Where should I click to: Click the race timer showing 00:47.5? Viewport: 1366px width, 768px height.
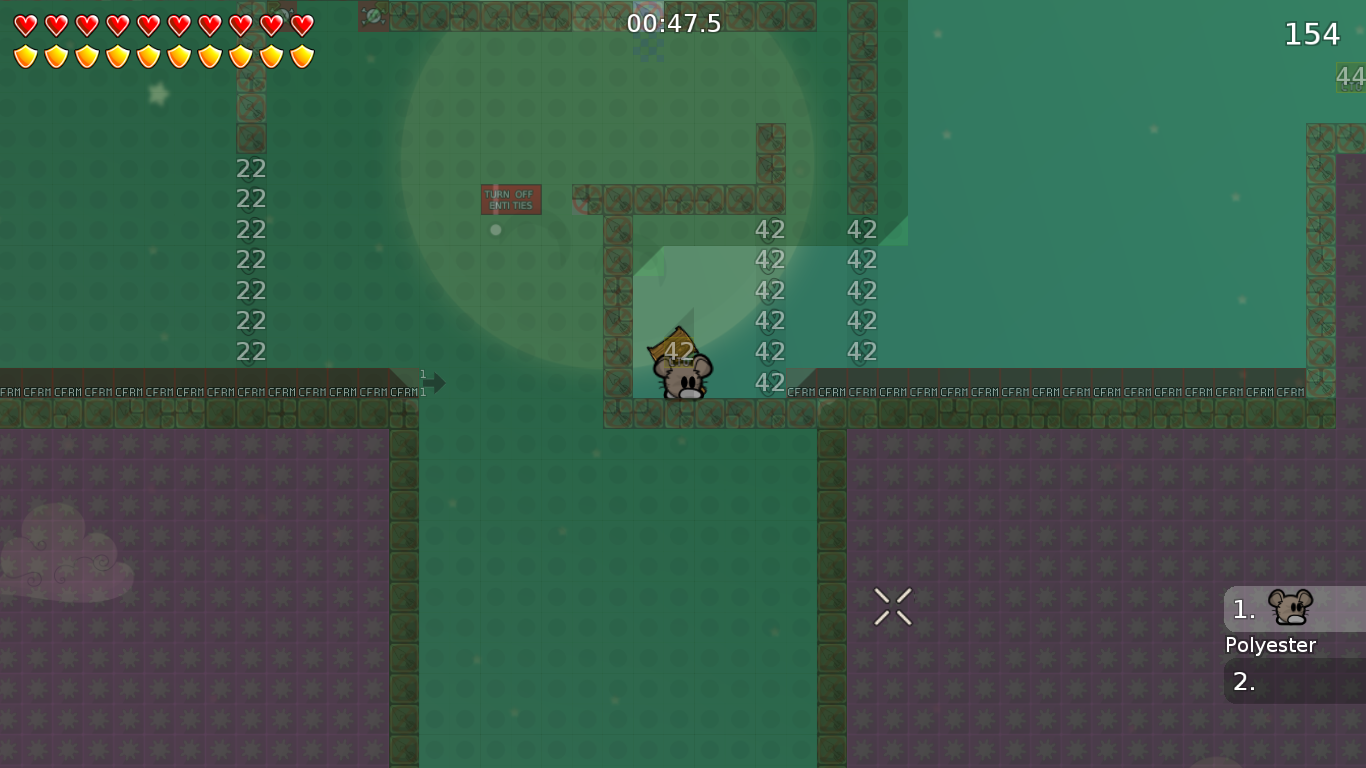tap(673, 24)
